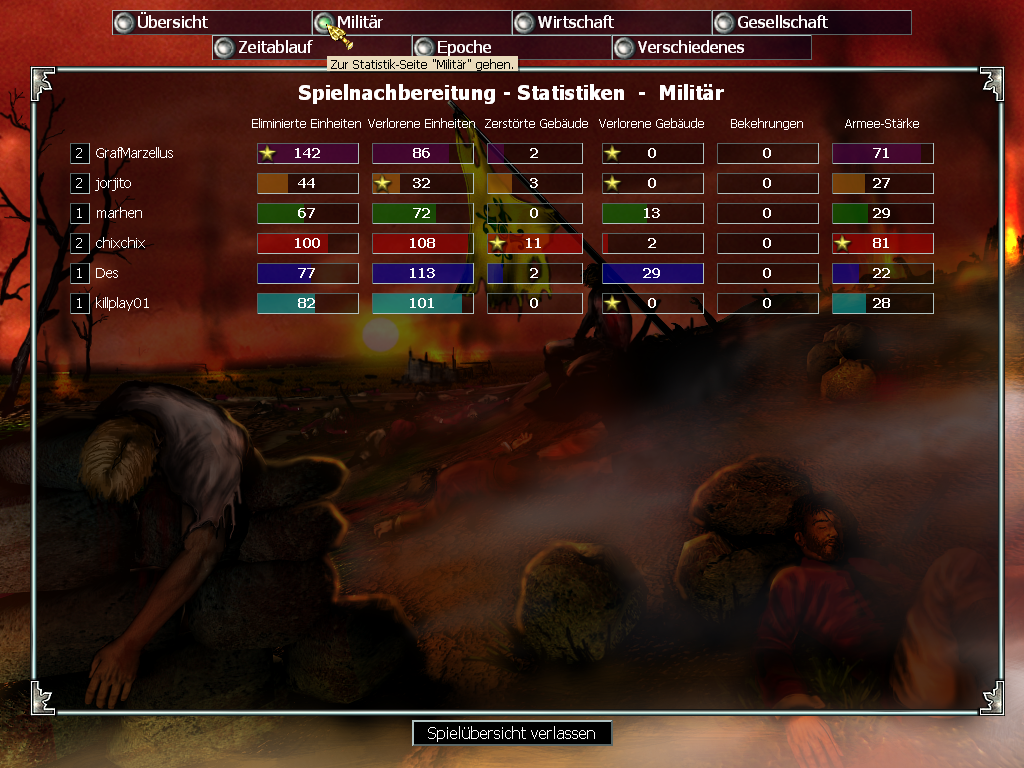This screenshot has width=1024, height=768.
Task: Show the Wirtschaft statistics page
Action: pyautogui.click(x=611, y=22)
